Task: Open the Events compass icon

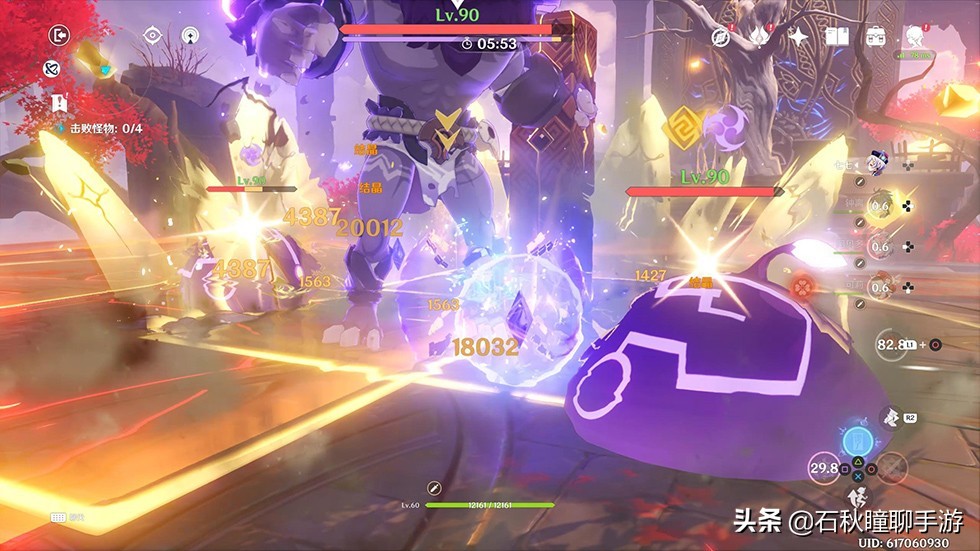Action: point(720,36)
